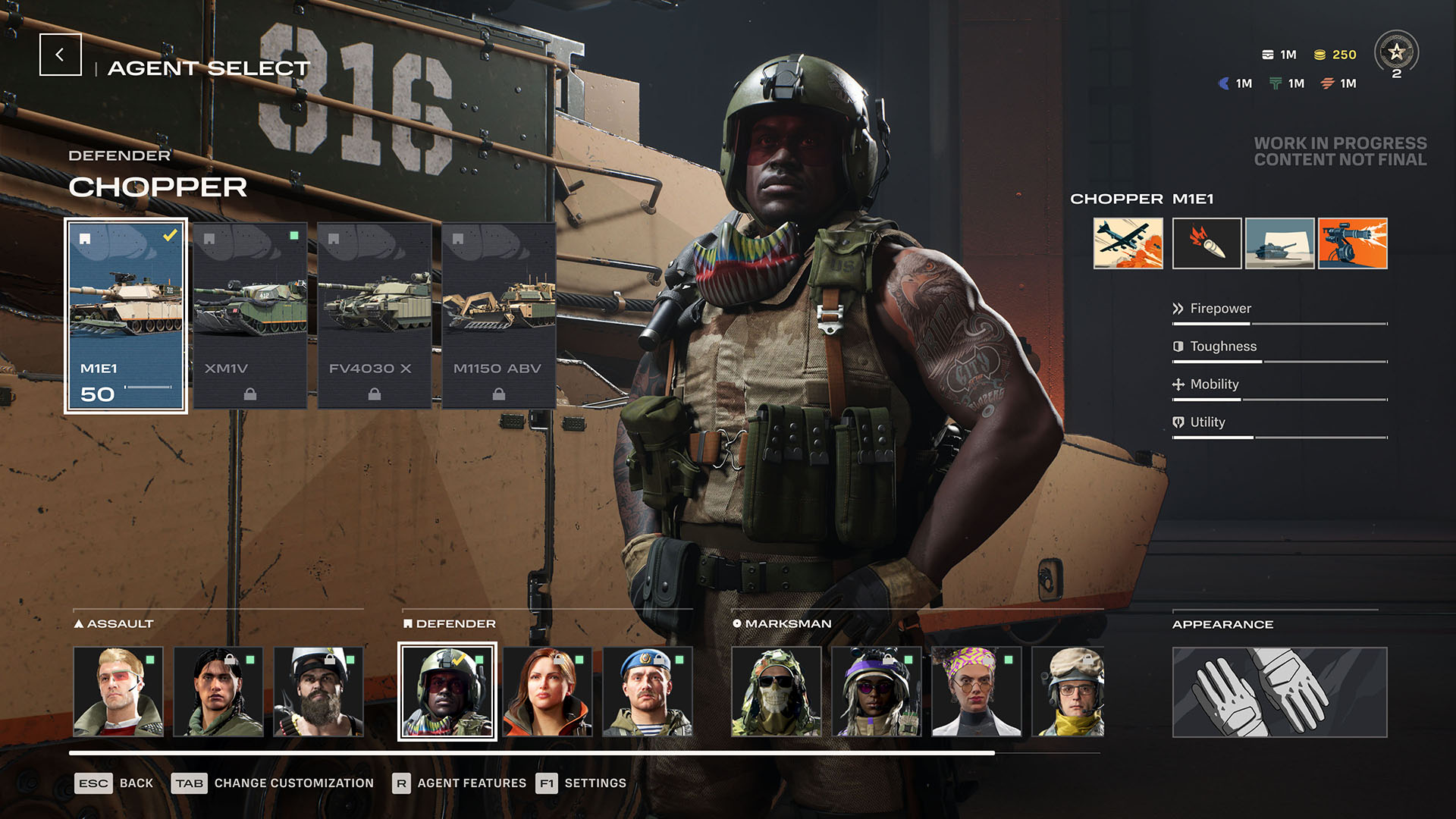View the explosive shell ability icon

click(1207, 243)
